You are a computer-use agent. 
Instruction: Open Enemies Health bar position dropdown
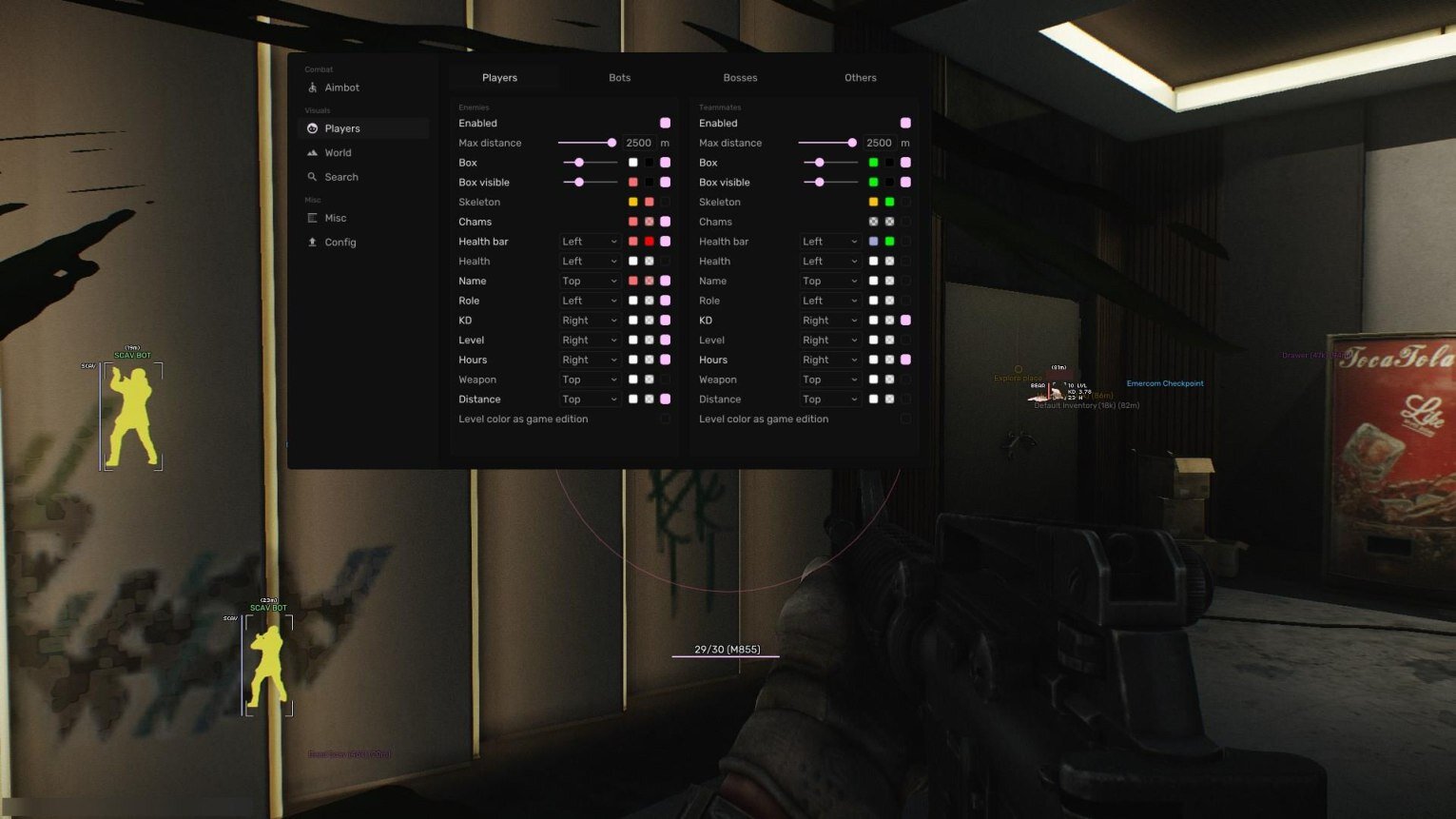pos(590,242)
